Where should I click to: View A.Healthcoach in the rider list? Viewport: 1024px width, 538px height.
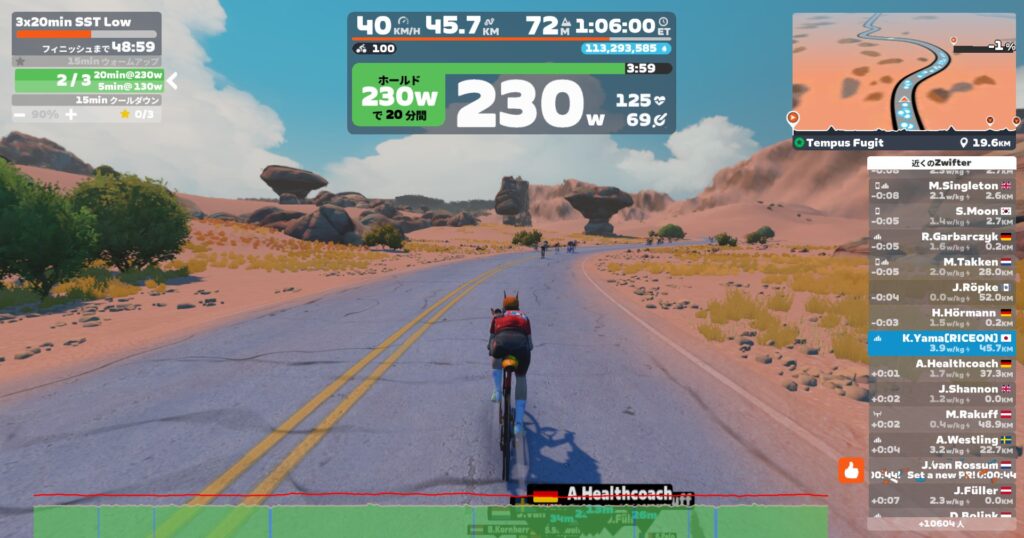coord(942,369)
